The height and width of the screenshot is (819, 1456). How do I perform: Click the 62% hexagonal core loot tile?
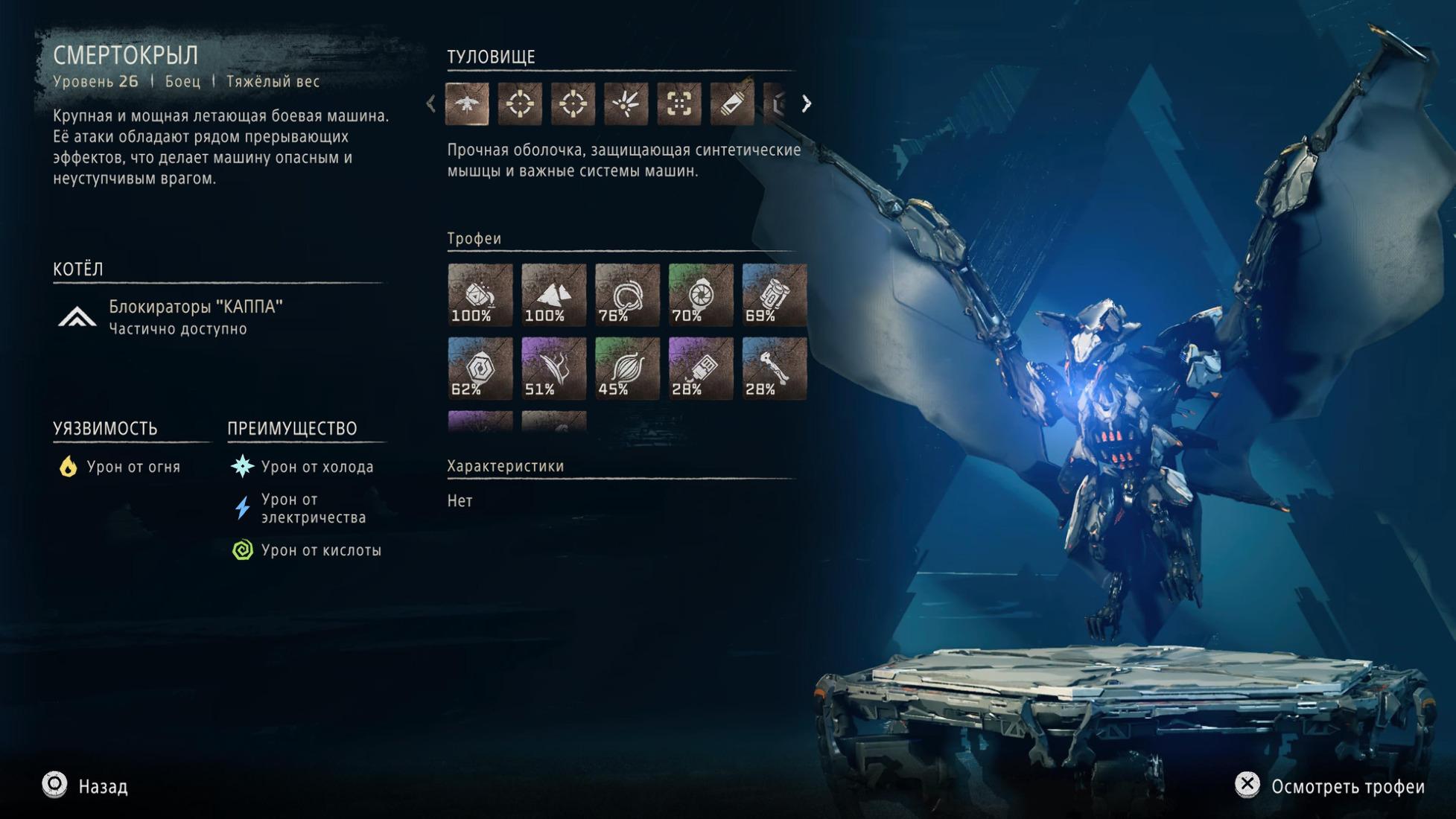coord(480,369)
